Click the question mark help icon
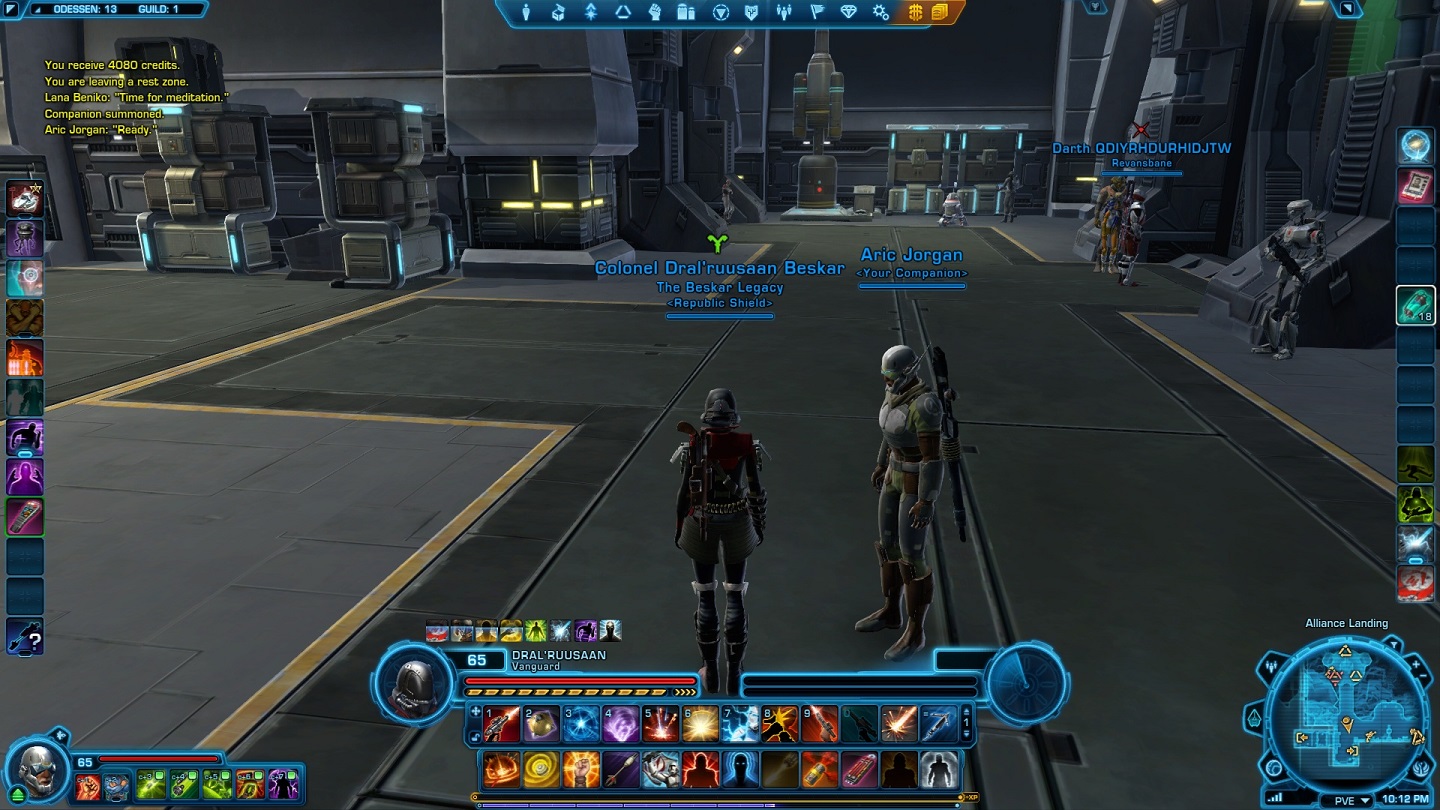This screenshot has height=810, width=1440. pos(25,637)
